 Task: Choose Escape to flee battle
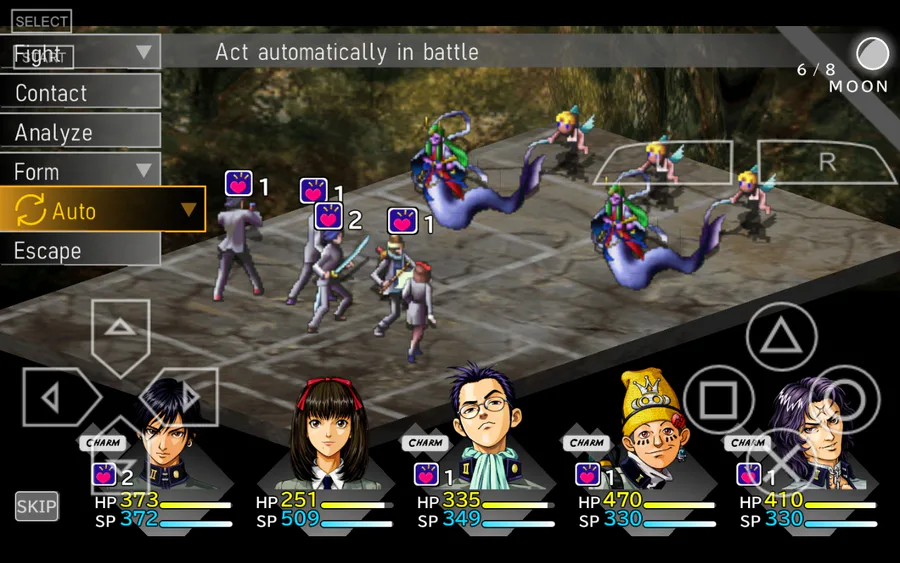80,250
